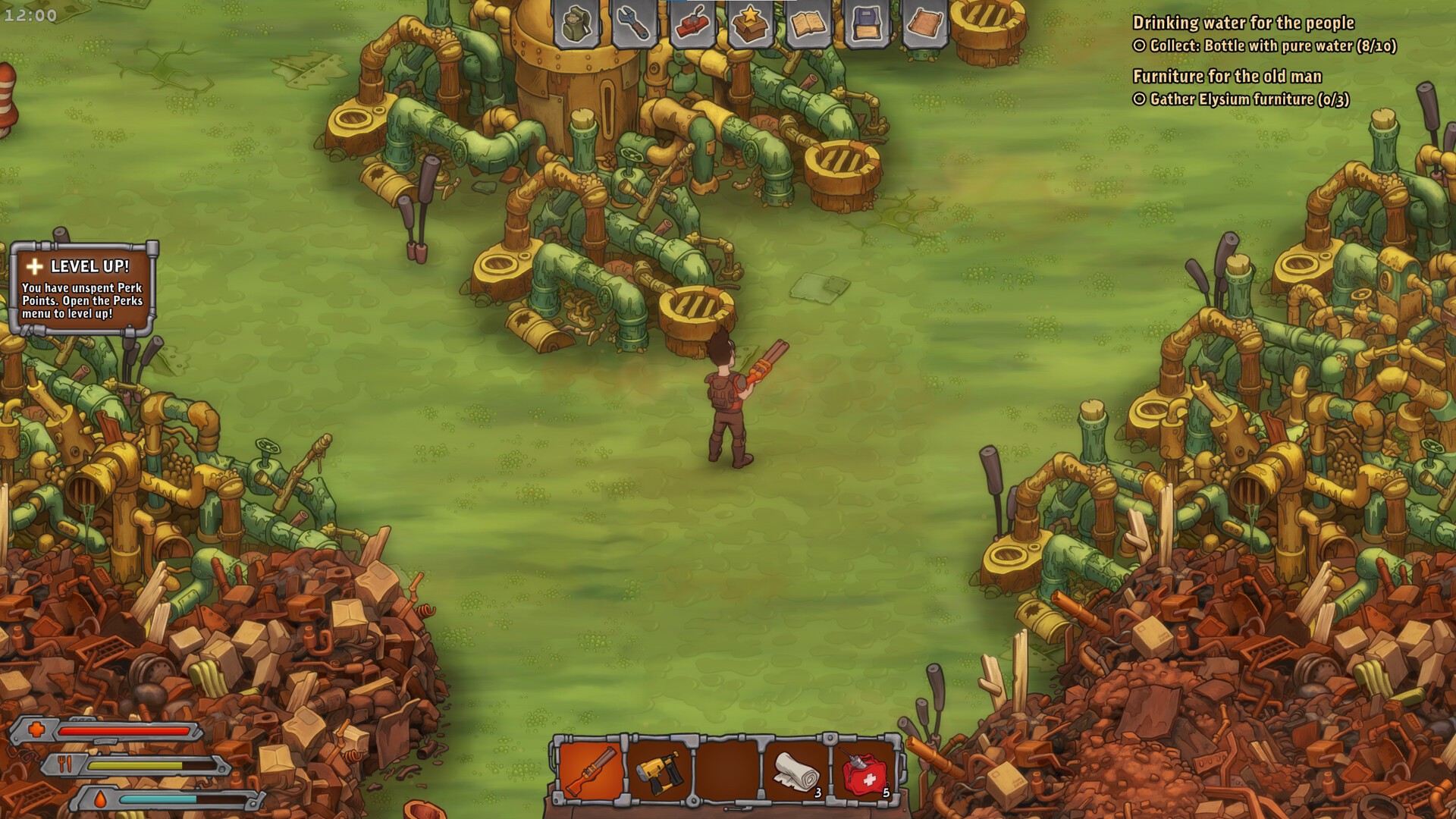Viewport: 1456px width, 819px height.
Task: Select the yellow nail gun slot
Action: click(659, 770)
